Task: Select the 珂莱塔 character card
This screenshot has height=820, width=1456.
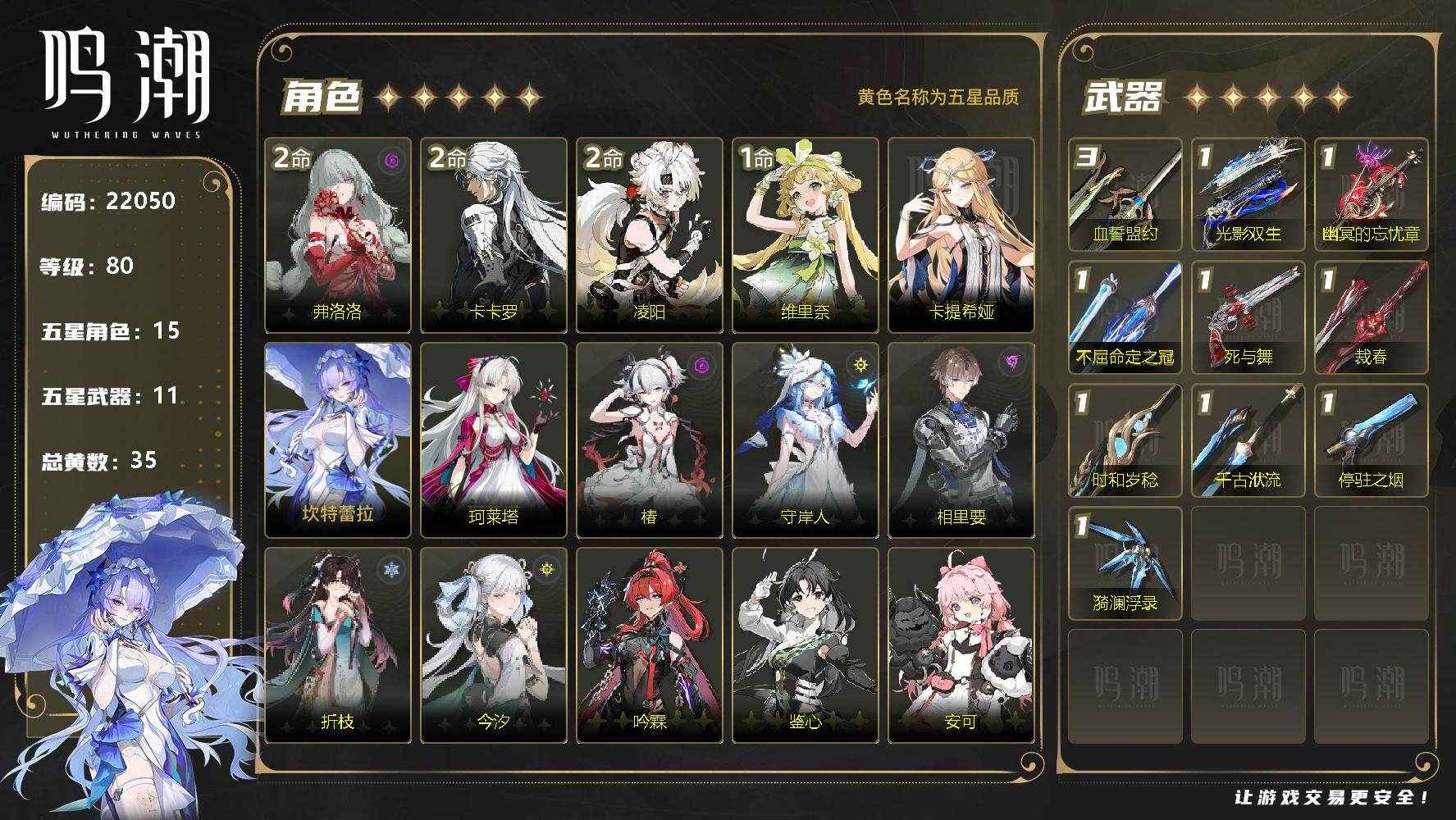Action: coord(494,440)
